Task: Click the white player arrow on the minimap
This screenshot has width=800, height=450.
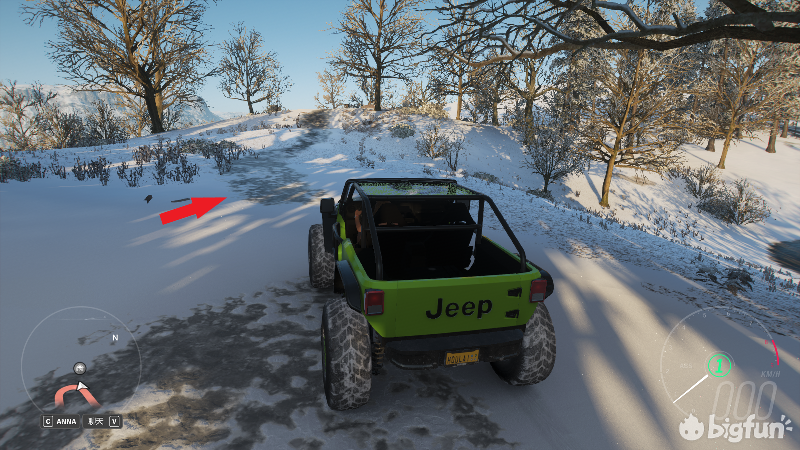Action: pyautogui.click(x=83, y=386)
